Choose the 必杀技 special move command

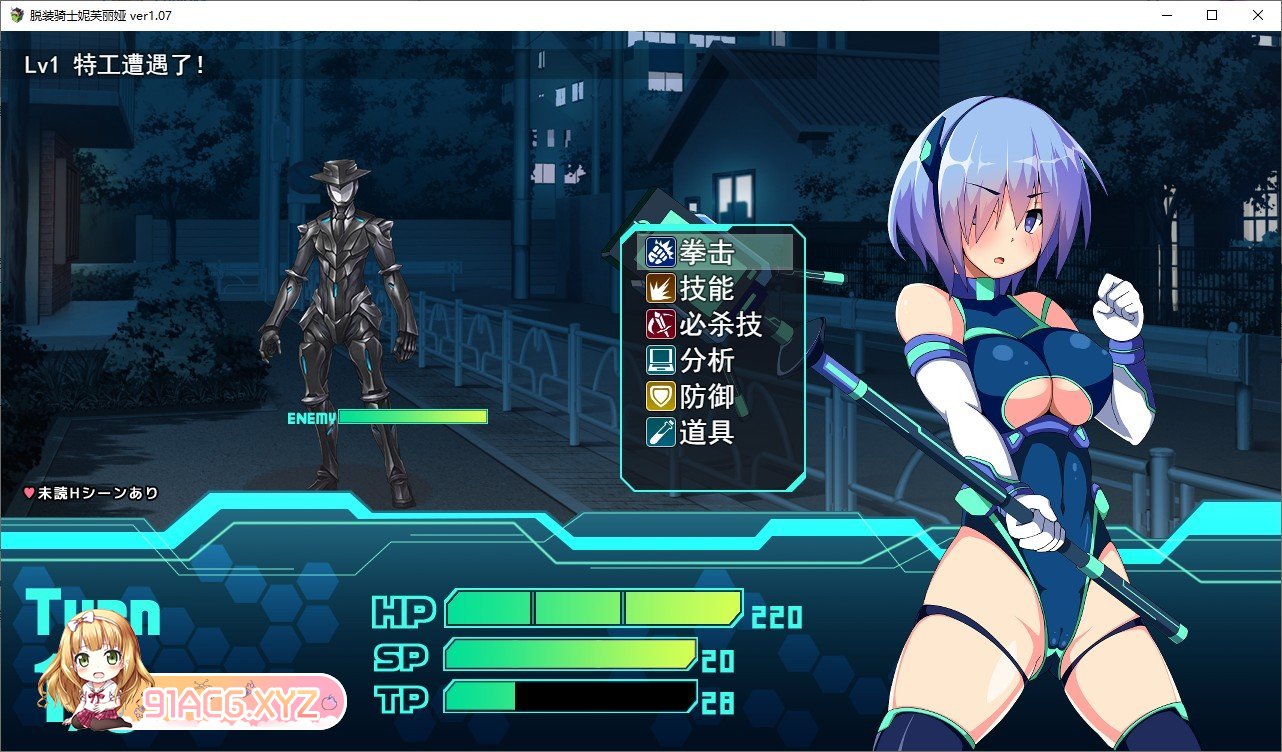tap(718, 325)
